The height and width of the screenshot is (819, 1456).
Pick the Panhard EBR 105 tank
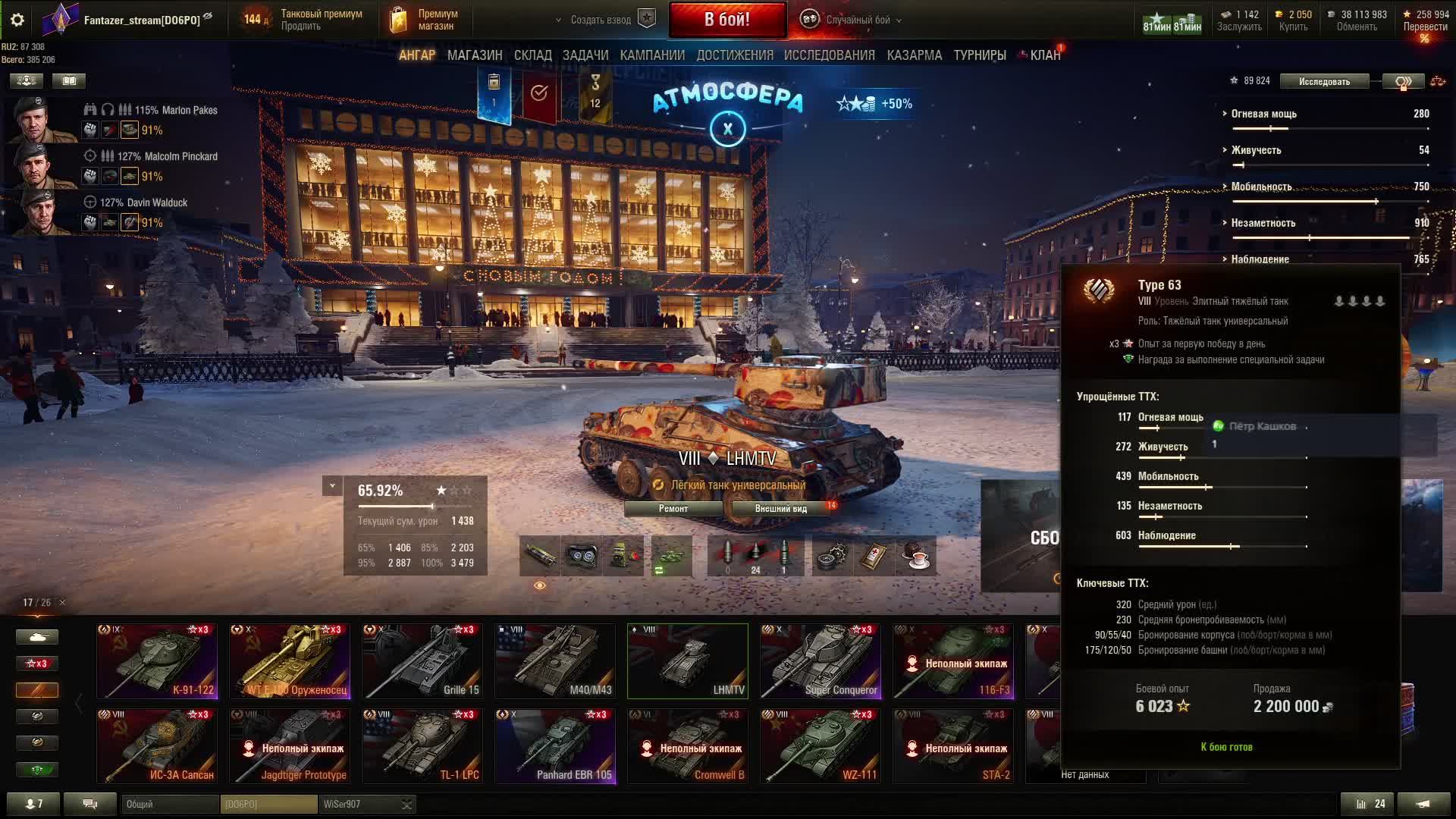point(555,745)
